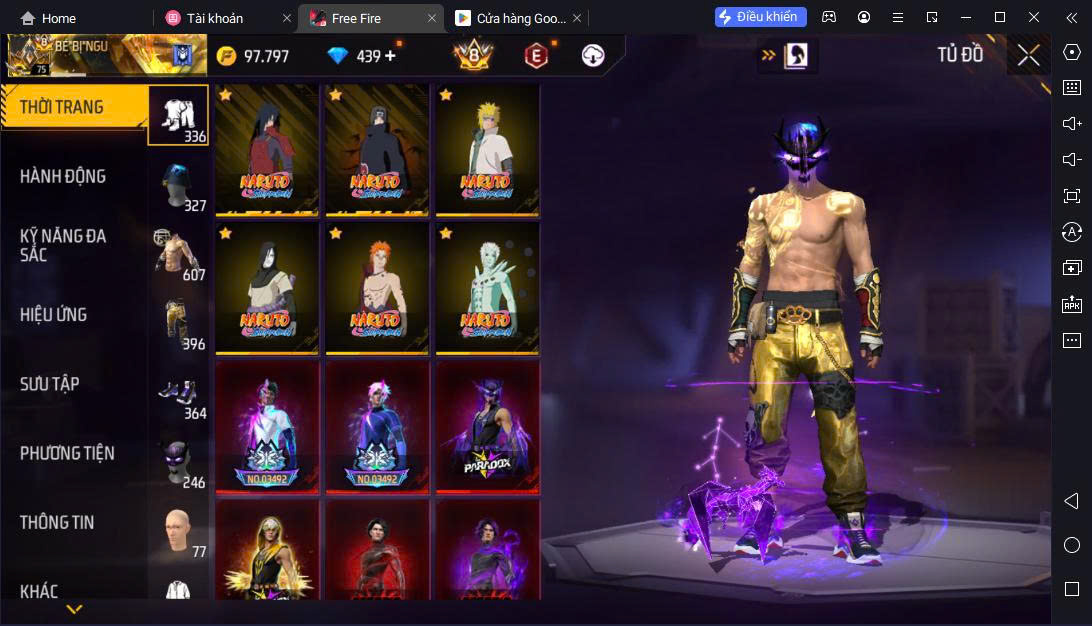Select the blond white-cloak Naruto outfit
1092x626 pixels.
(x=486, y=149)
